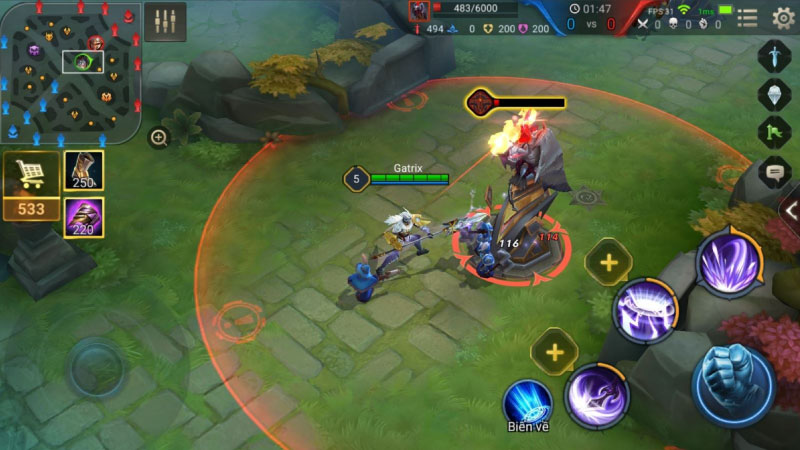Image resolution: width=800 pixels, height=450 pixels.
Task: Cast the purple blade slash skill
Action: (x=597, y=394)
